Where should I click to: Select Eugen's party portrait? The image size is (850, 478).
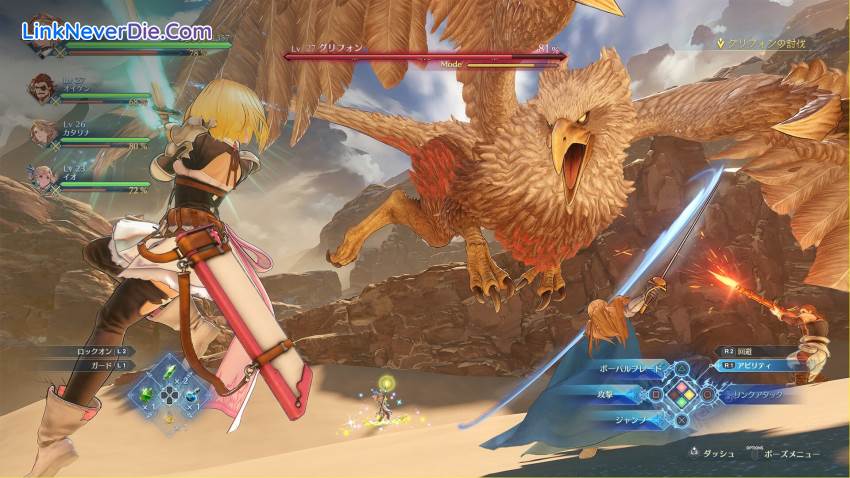click(x=41, y=87)
